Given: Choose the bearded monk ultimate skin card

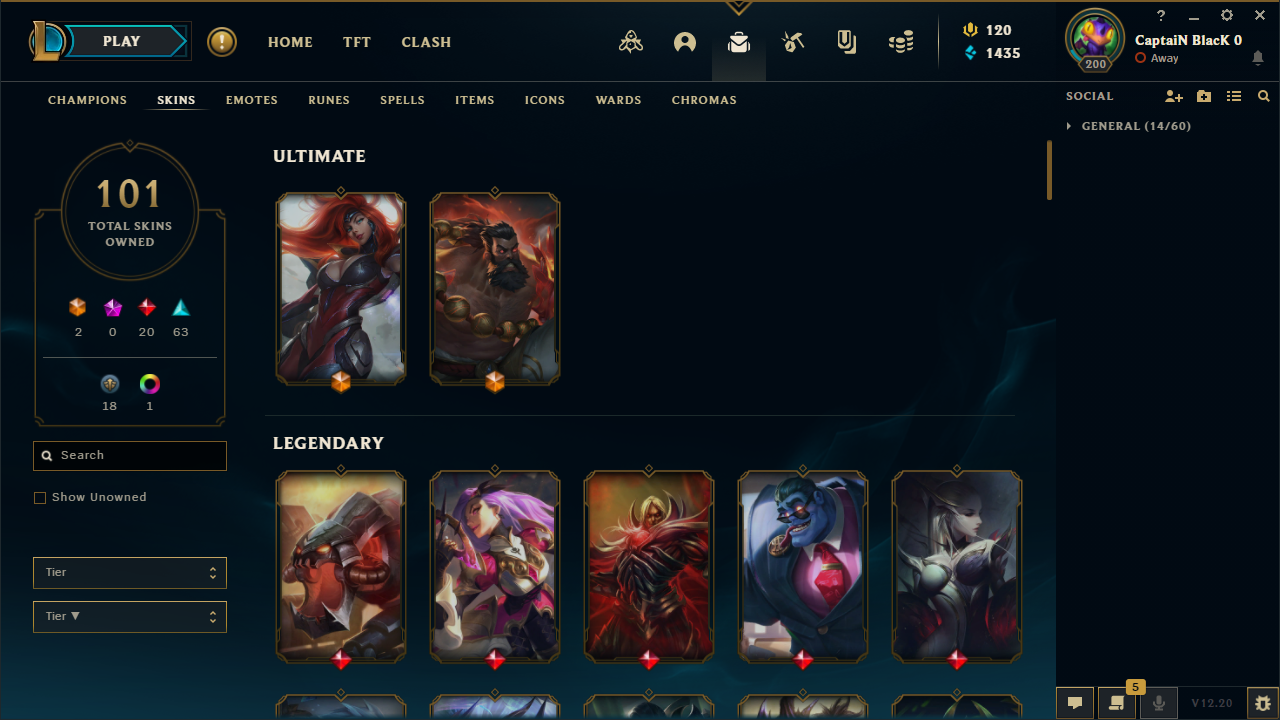Looking at the screenshot, I should 495,288.
